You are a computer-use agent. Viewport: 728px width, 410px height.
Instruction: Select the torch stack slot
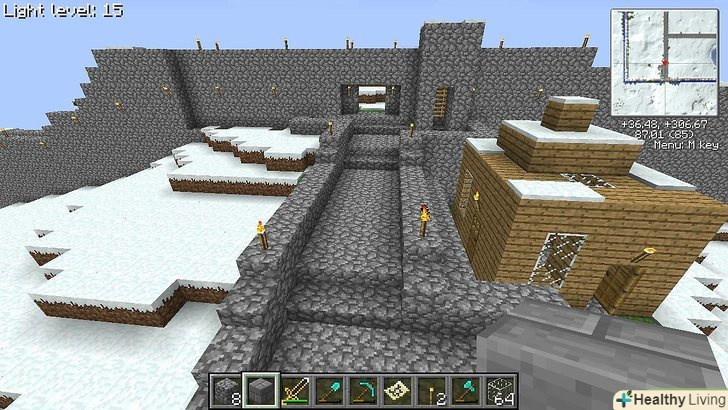433,390
